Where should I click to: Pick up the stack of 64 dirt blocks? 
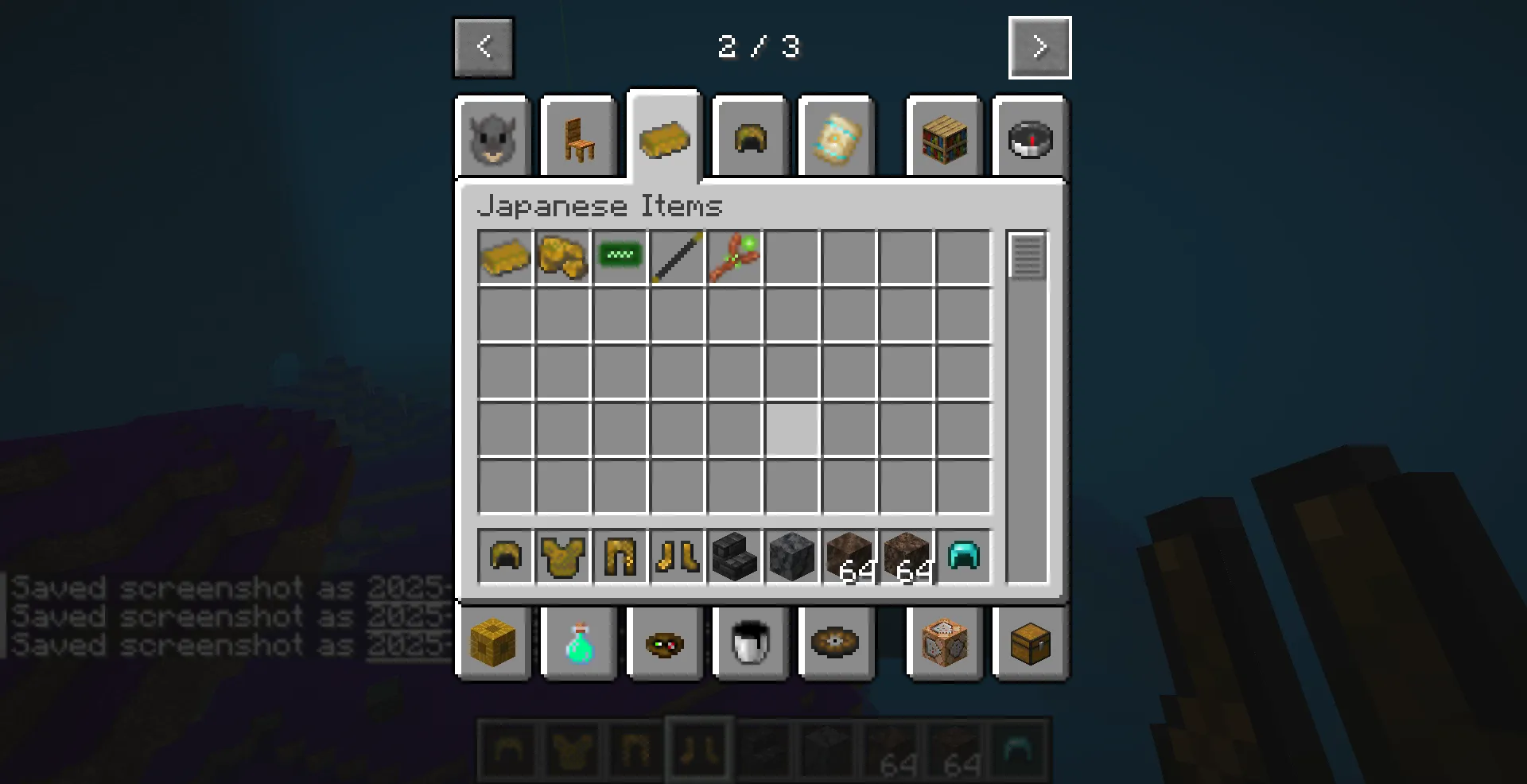849,557
